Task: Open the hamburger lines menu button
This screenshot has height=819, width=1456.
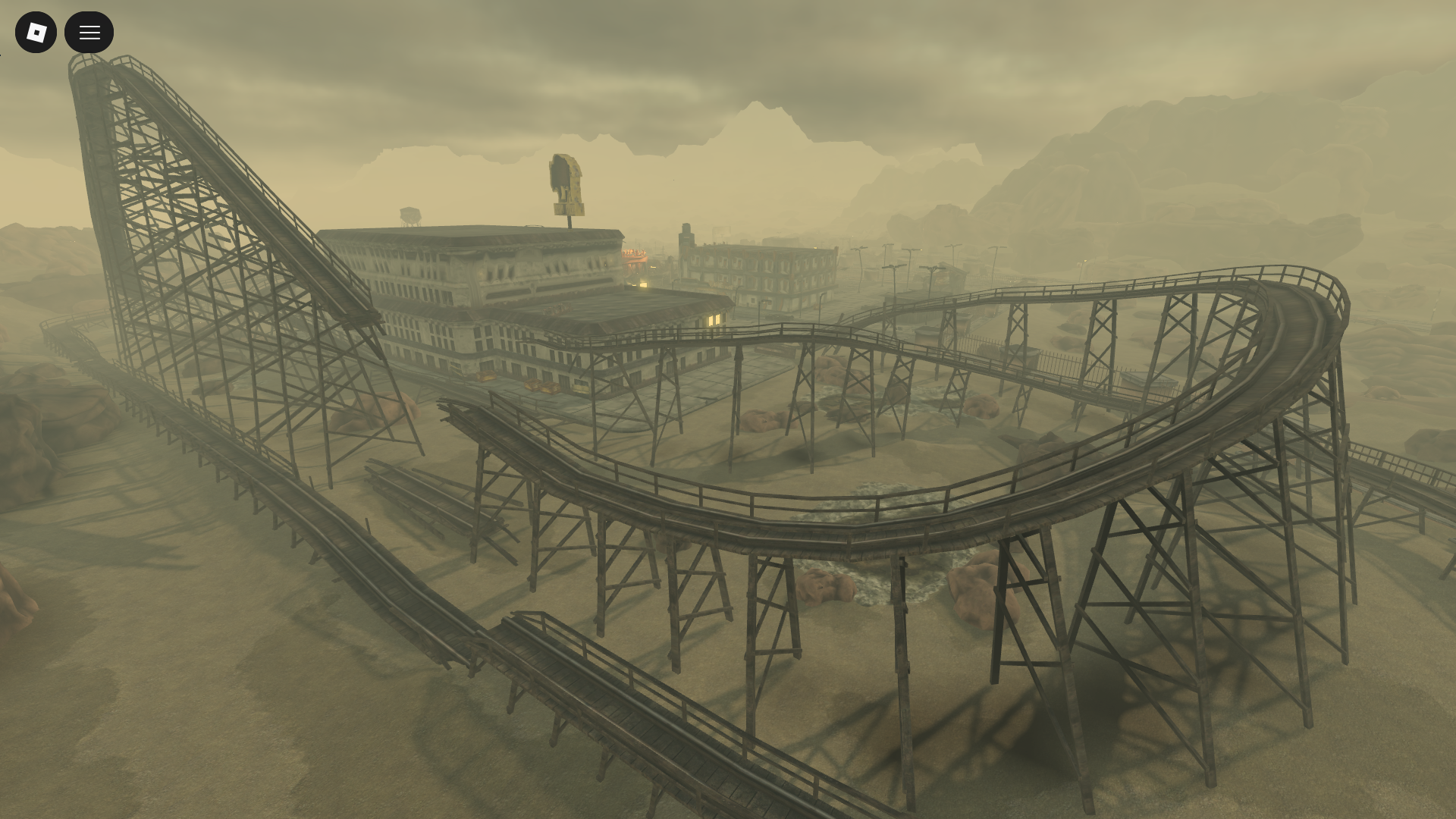Action: (89, 32)
